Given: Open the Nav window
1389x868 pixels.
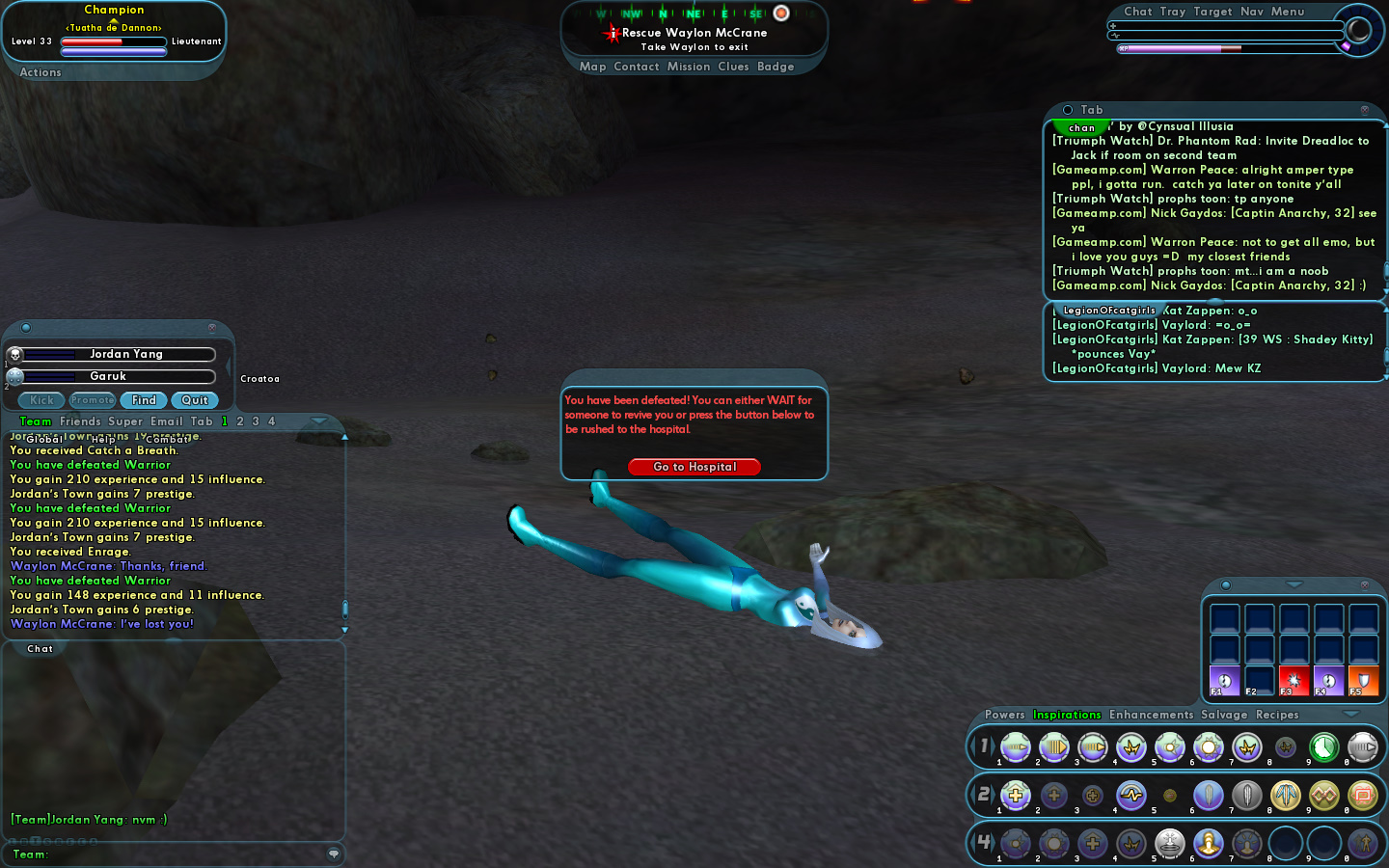Looking at the screenshot, I should click(1251, 12).
